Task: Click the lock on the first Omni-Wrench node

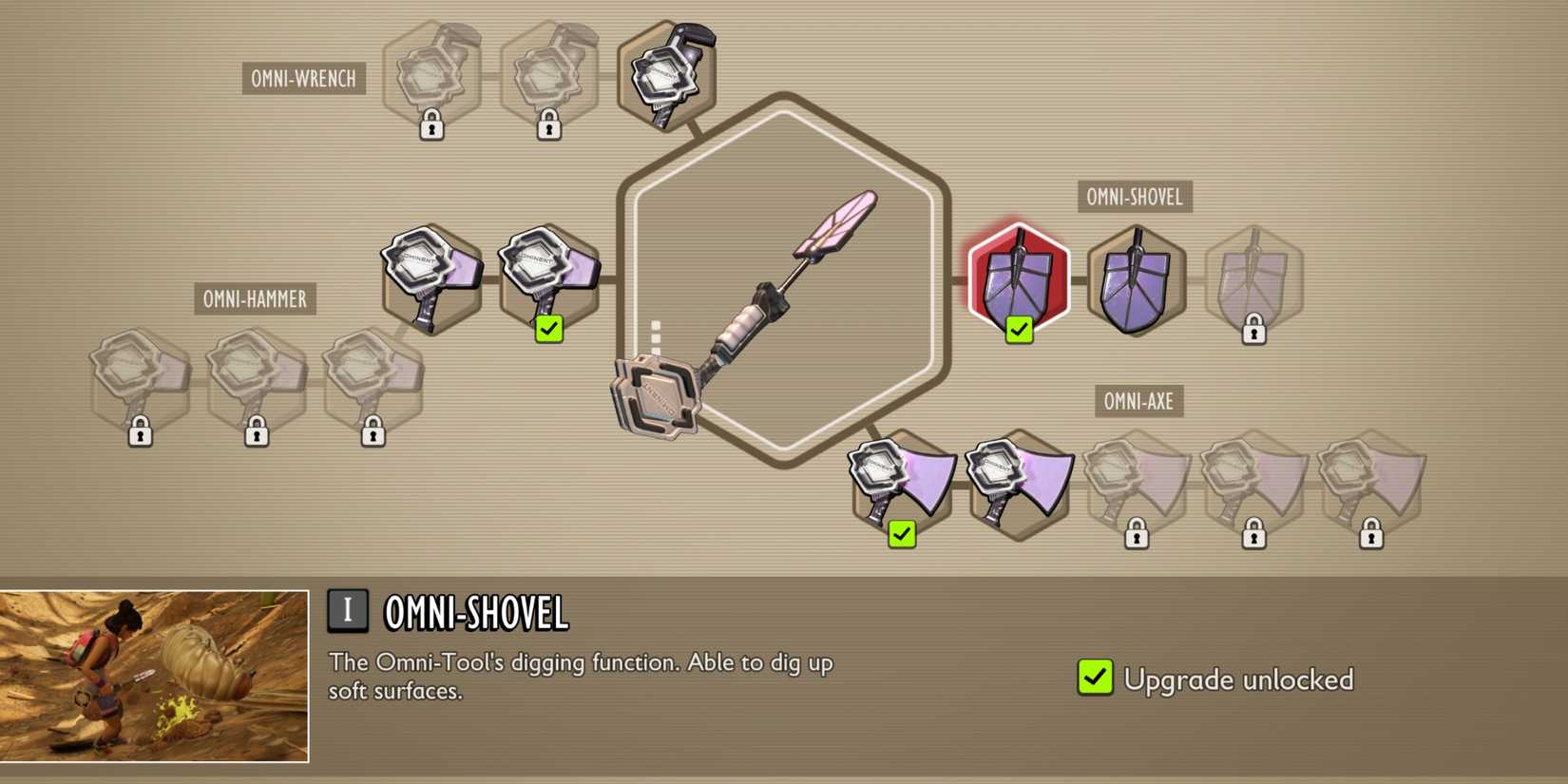Action: tap(430, 124)
